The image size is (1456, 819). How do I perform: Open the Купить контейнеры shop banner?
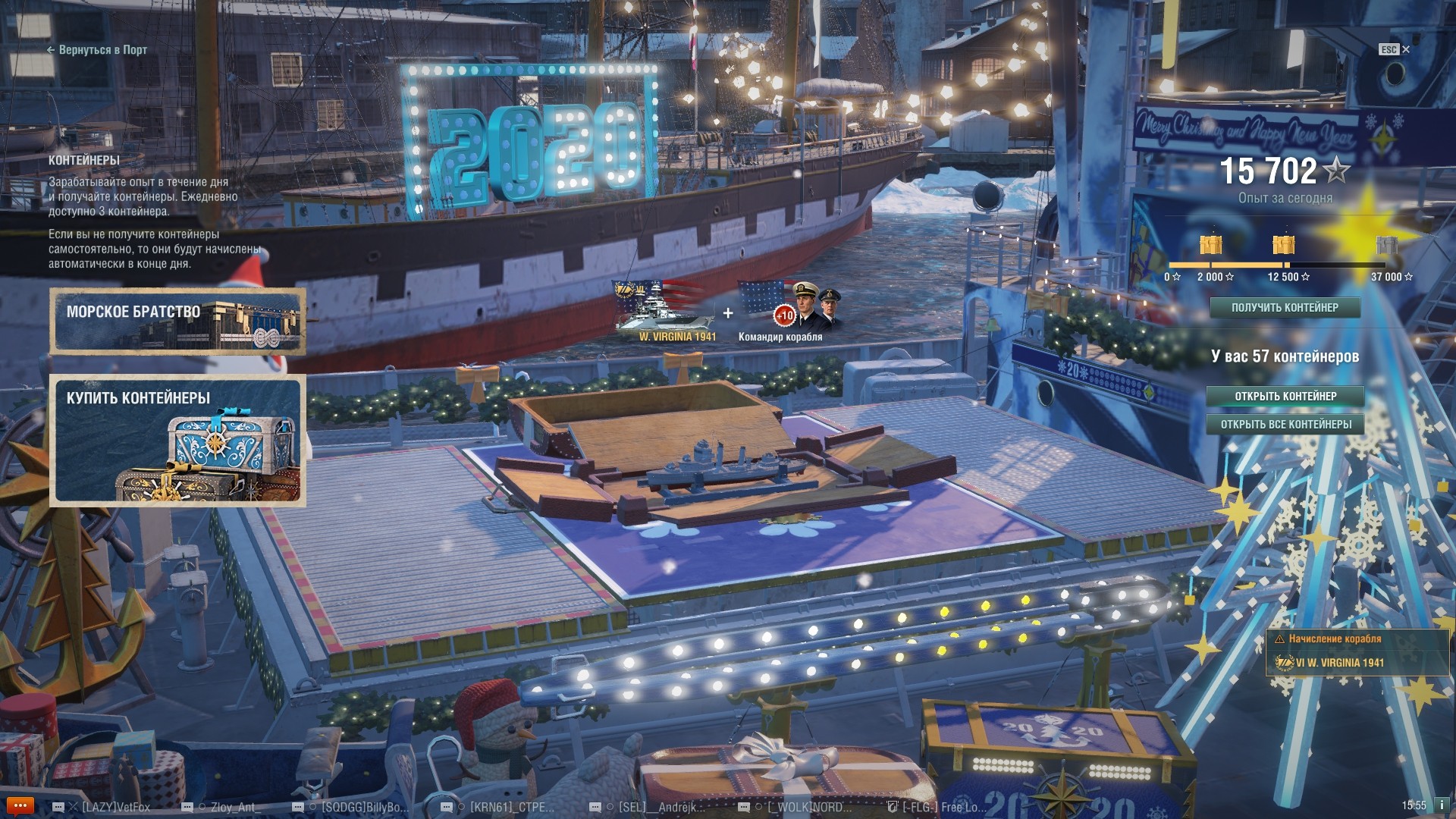177,441
